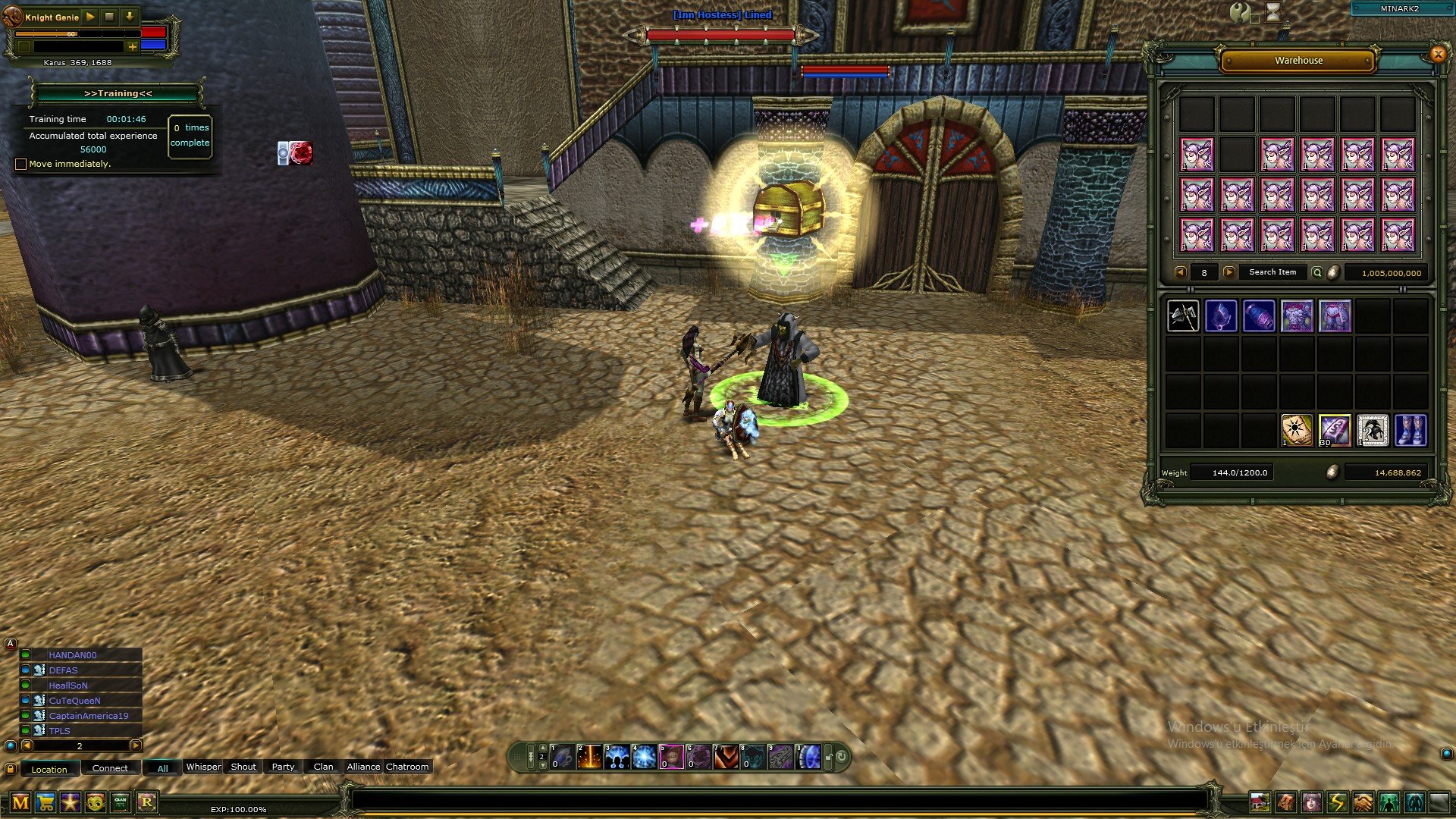This screenshot has width=1456, height=819.
Task: Open the handshake trade icon
Action: (x=1363, y=802)
